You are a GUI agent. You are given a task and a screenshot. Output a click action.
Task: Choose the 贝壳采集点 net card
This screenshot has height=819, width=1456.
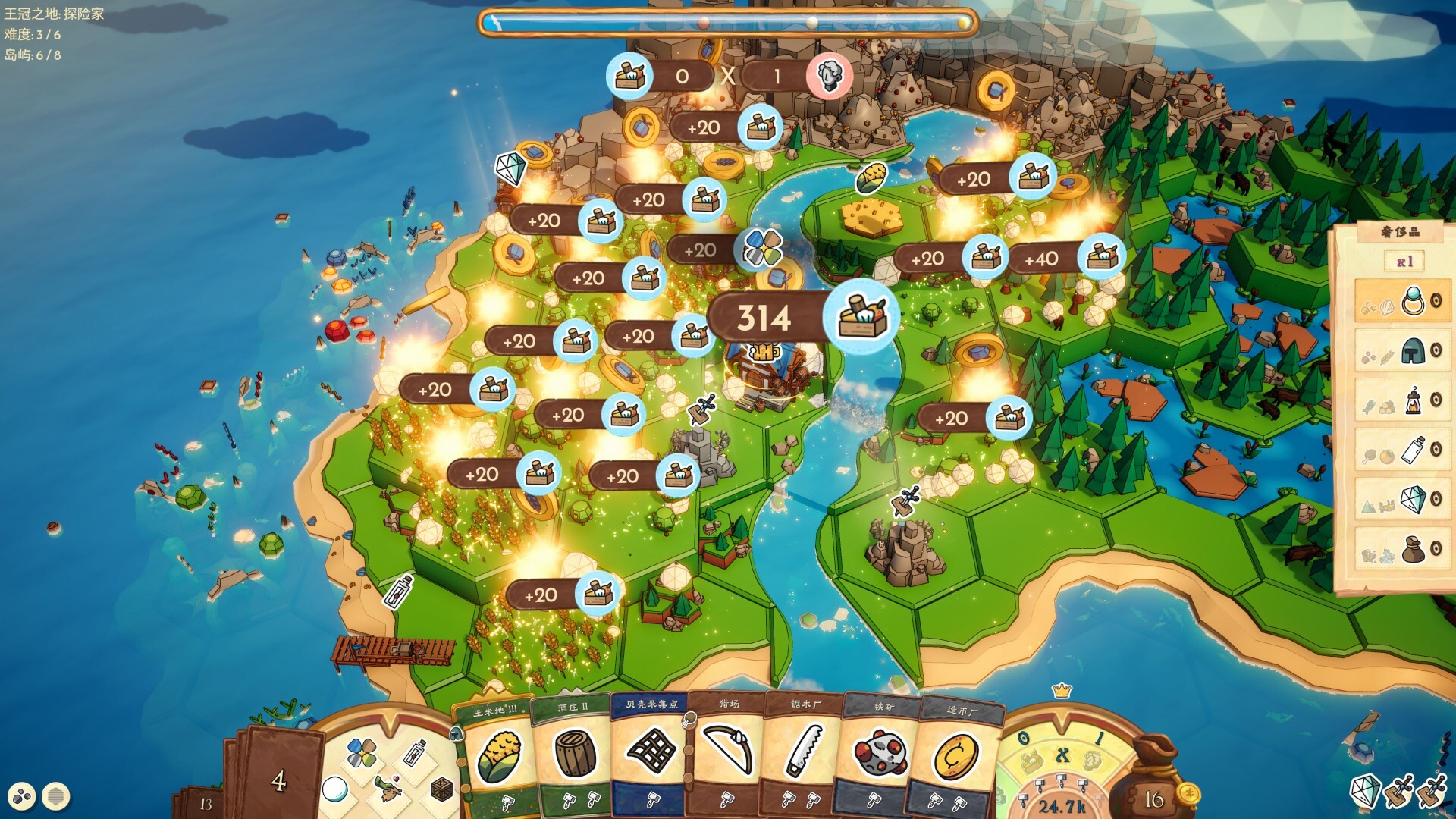pos(651,751)
